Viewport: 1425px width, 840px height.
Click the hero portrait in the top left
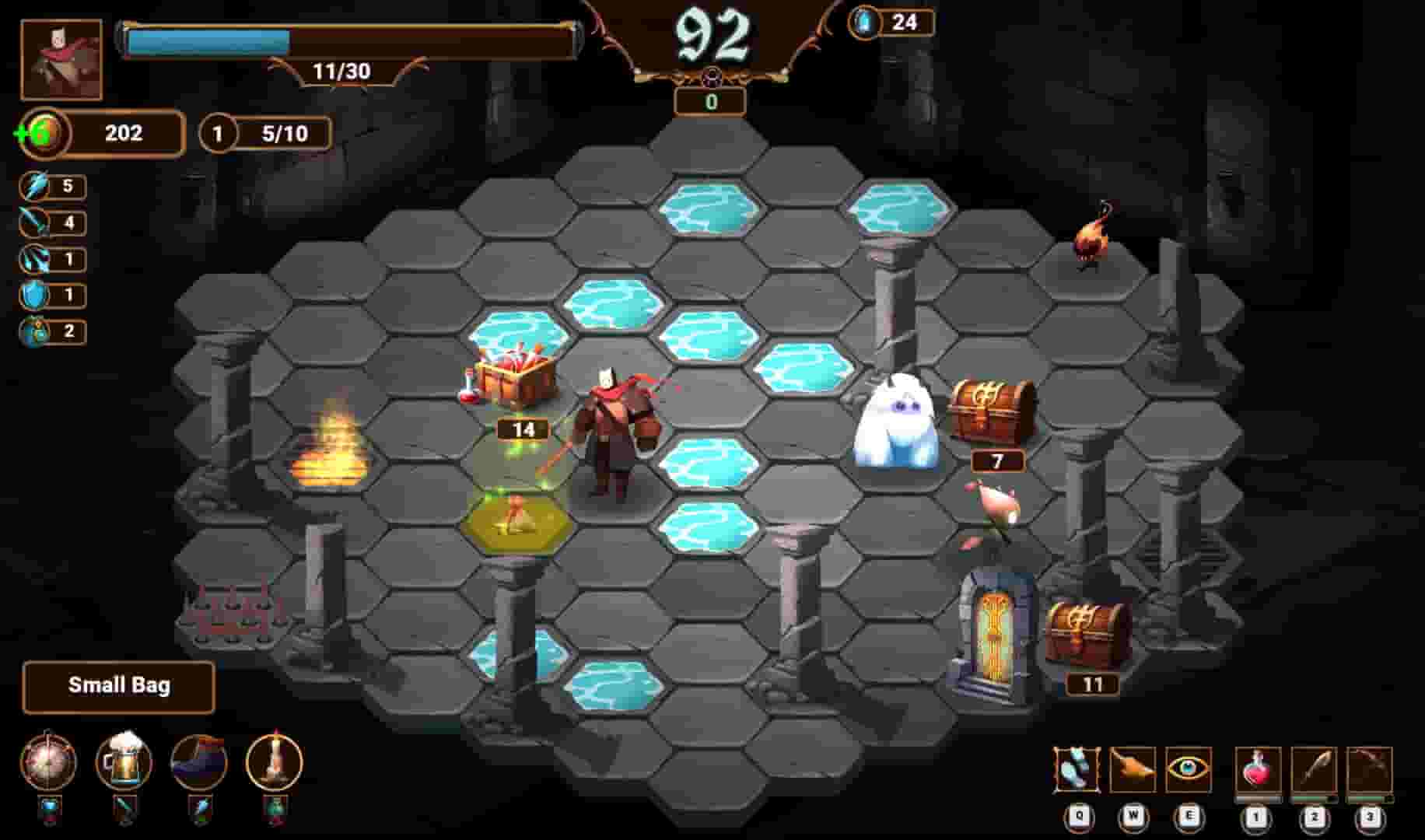click(x=61, y=60)
